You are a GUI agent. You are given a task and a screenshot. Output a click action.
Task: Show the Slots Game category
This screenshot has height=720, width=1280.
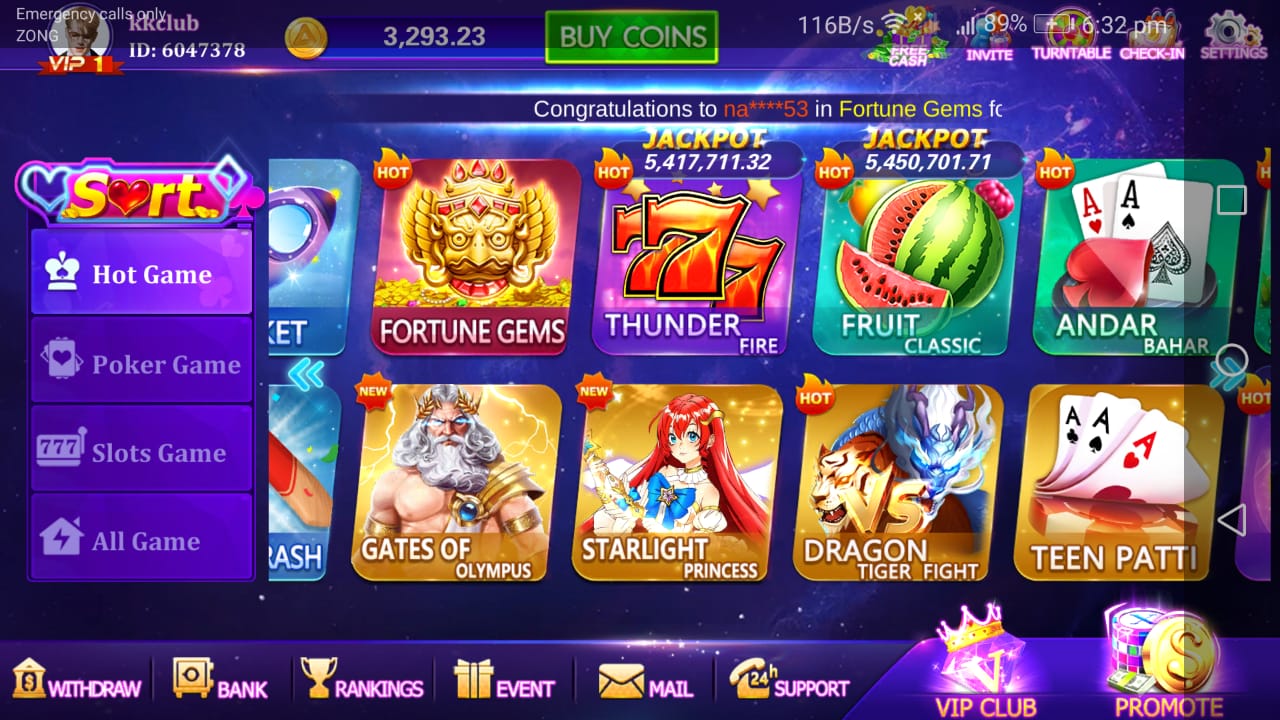coord(141,450)
